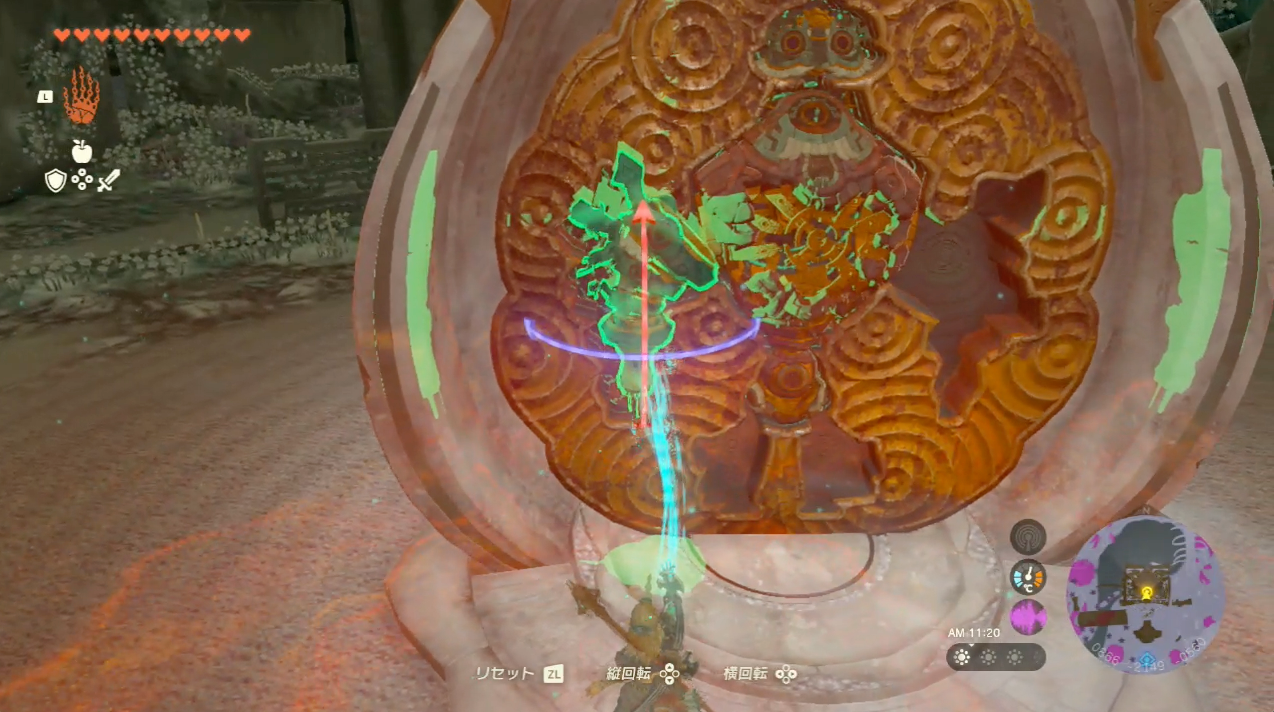Show the sunny weather forecast strip
1274x712 pixels.
point(995,657)
